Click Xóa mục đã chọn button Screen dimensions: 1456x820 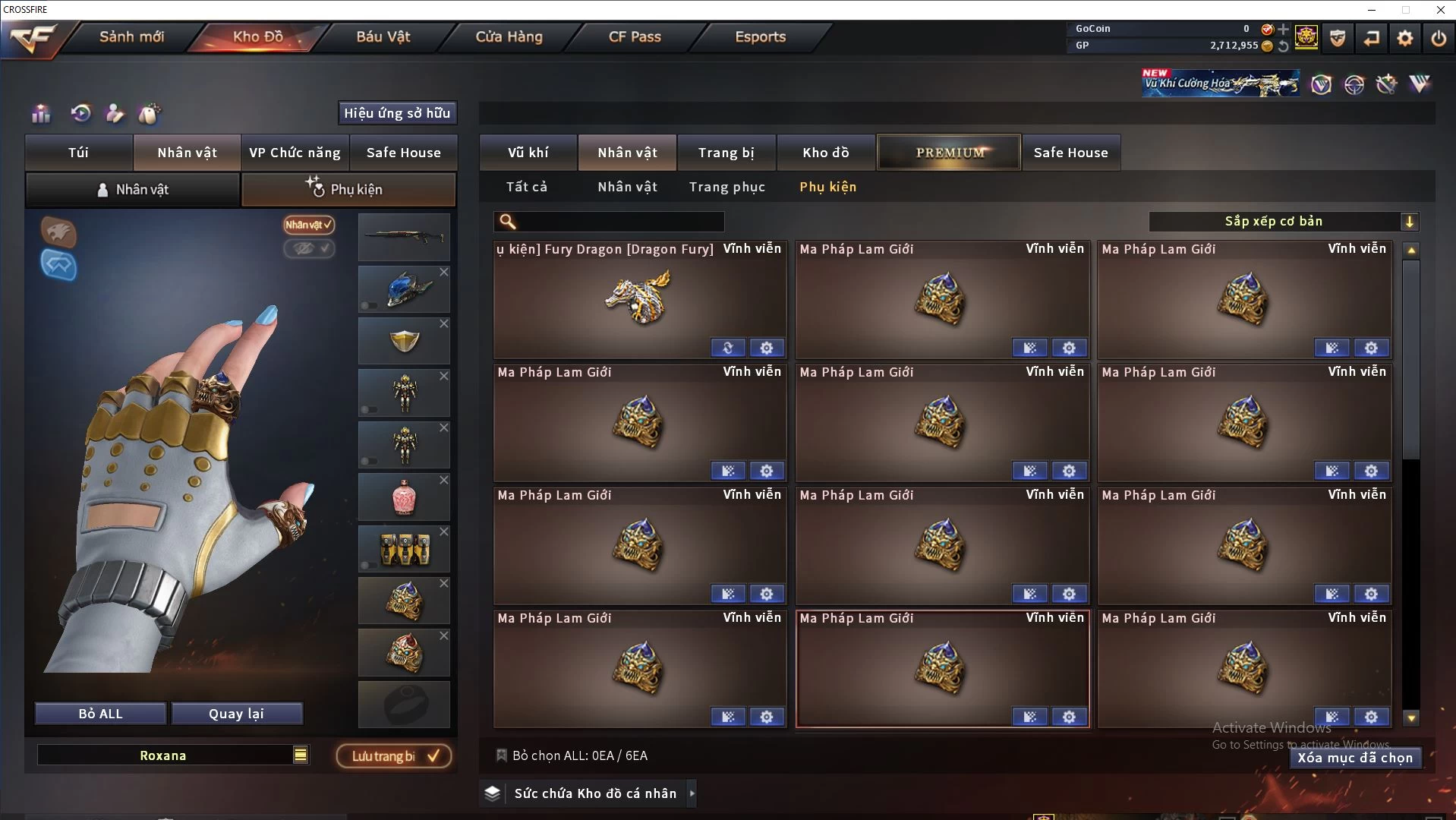coord(1355,758)
